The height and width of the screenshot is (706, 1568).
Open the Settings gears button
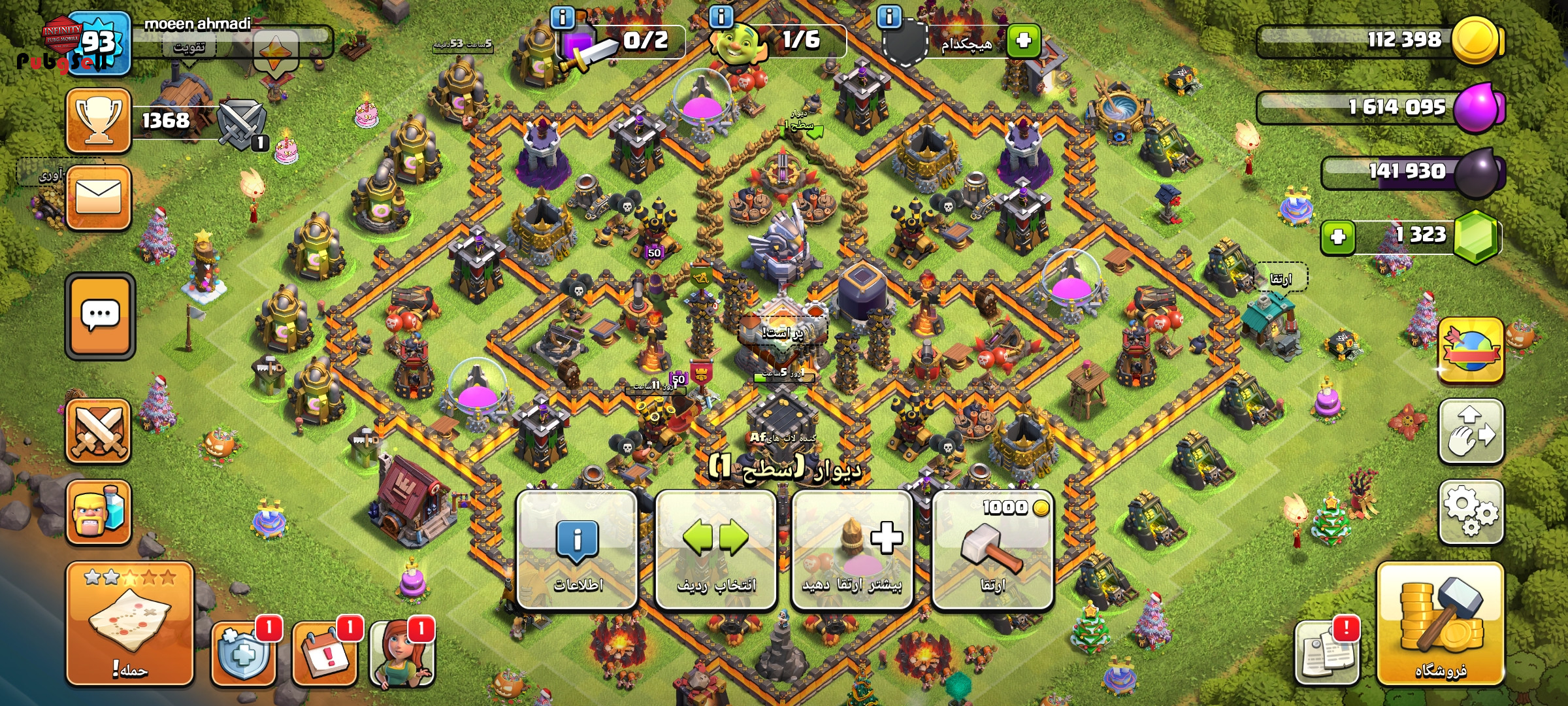pyautogui.click(x=1471, y=512)
